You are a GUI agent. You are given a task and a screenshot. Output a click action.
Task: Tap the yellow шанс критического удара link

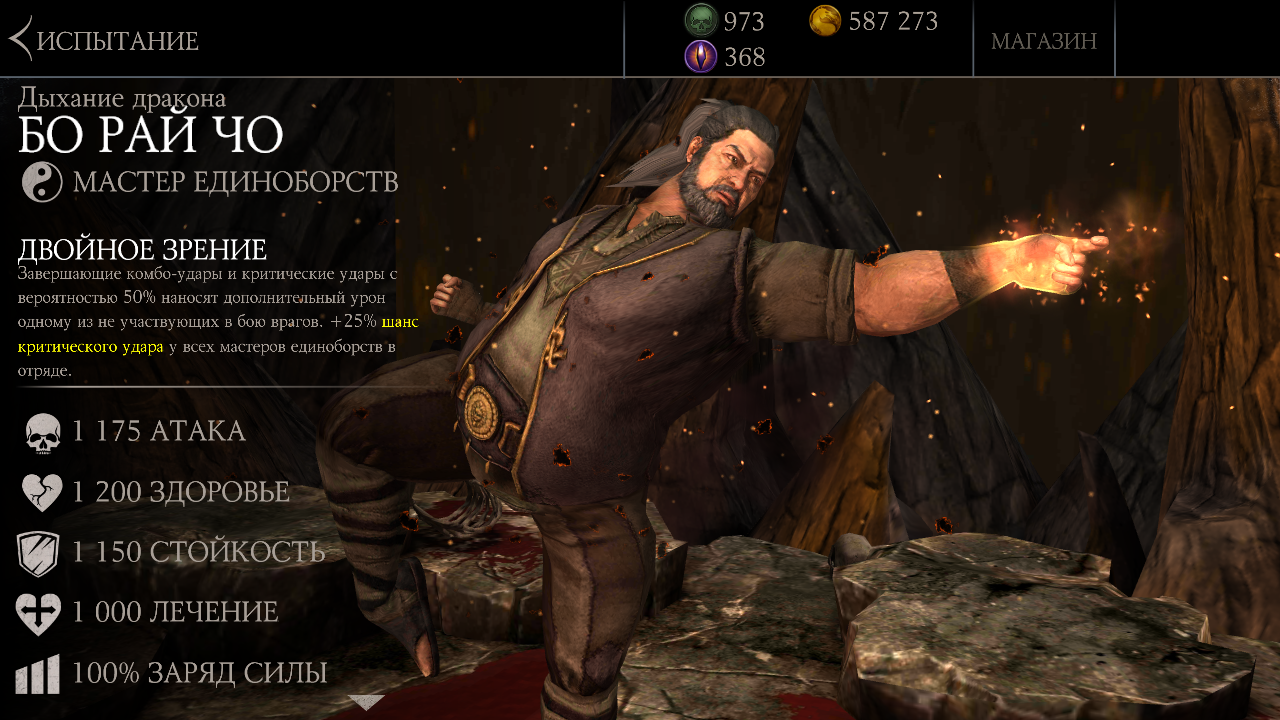(x=90, y=347)
